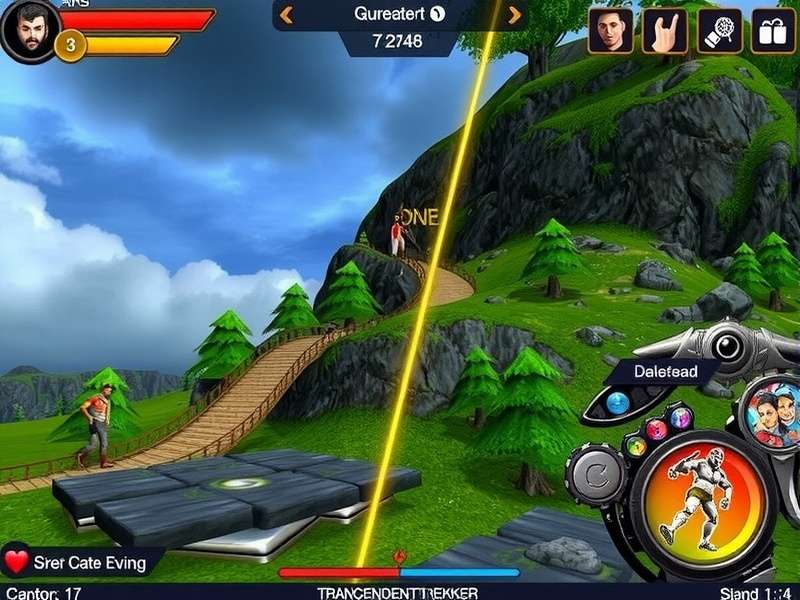The height and width of the screenshot is (600, 800).
Task: Select the man's face icon button
Action: pyautogui.click(x=611, y=31)
